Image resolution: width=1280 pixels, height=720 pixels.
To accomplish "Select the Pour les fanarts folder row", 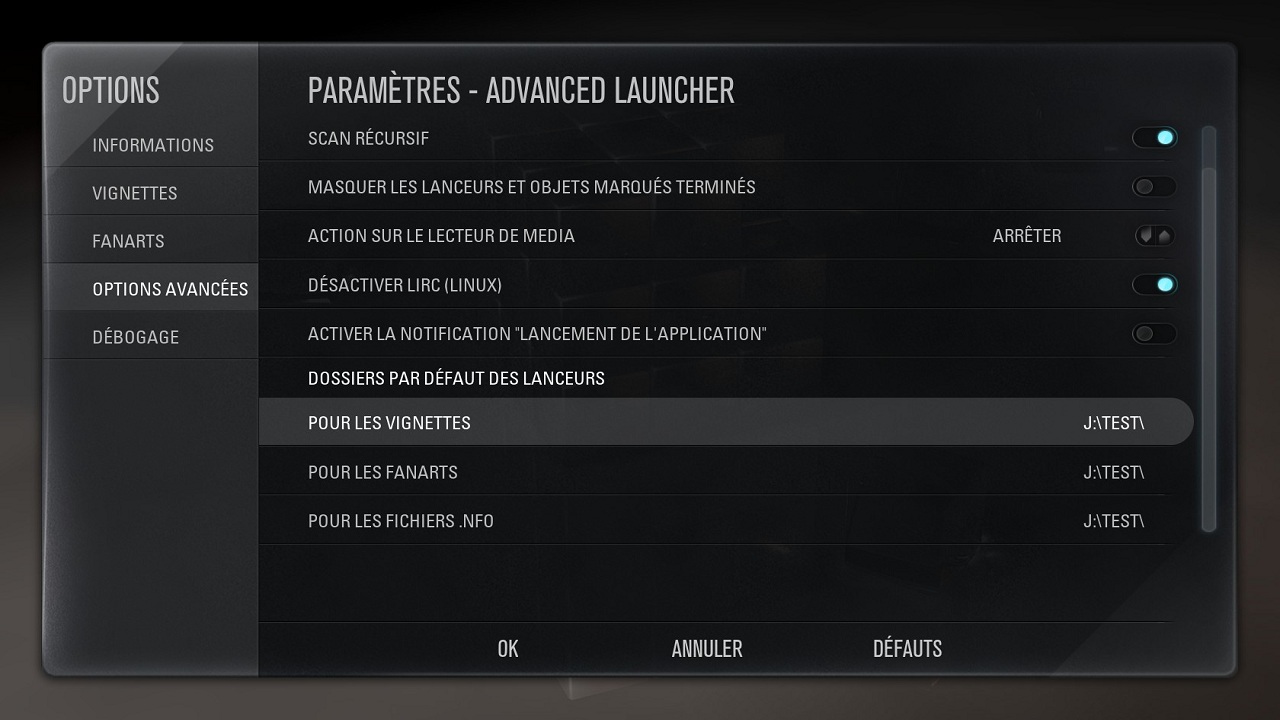I will click(x=725, y=472).
